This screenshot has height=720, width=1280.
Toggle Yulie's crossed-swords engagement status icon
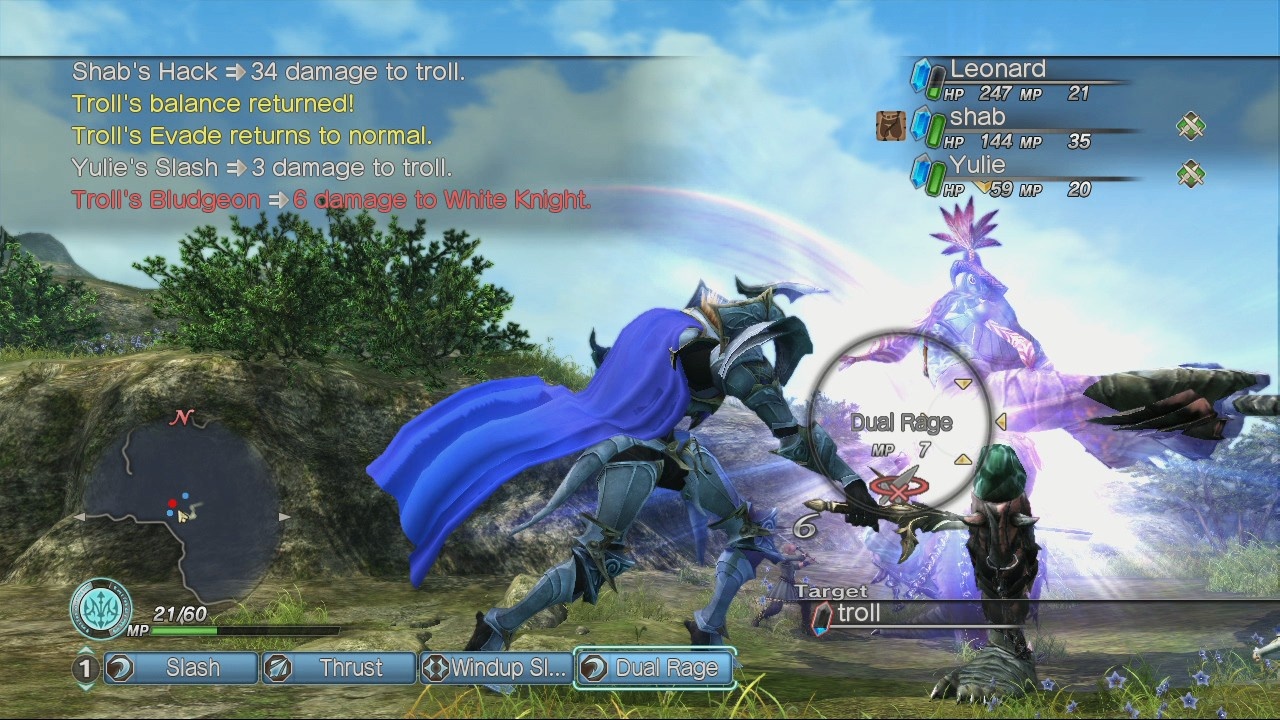[x=1190, y=174]
